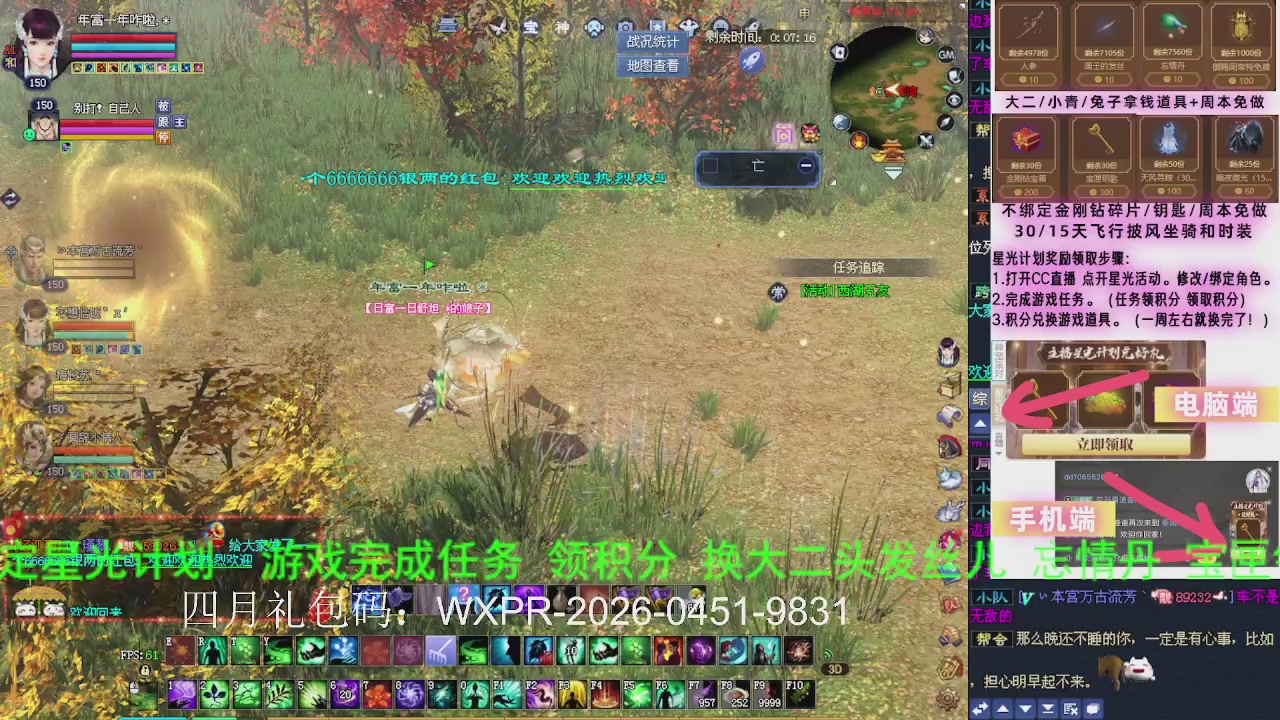Click the 神 icon in the top toolbar
This screenshot has height=720, width=1280.
tap(562, 27)
